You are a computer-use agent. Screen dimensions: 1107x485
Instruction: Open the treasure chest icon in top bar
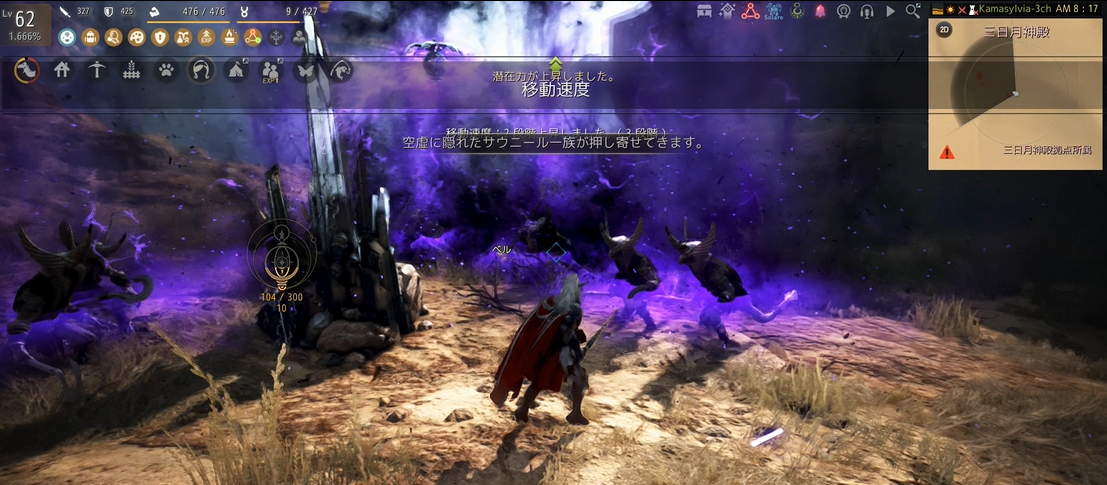(x=704, y=11)
